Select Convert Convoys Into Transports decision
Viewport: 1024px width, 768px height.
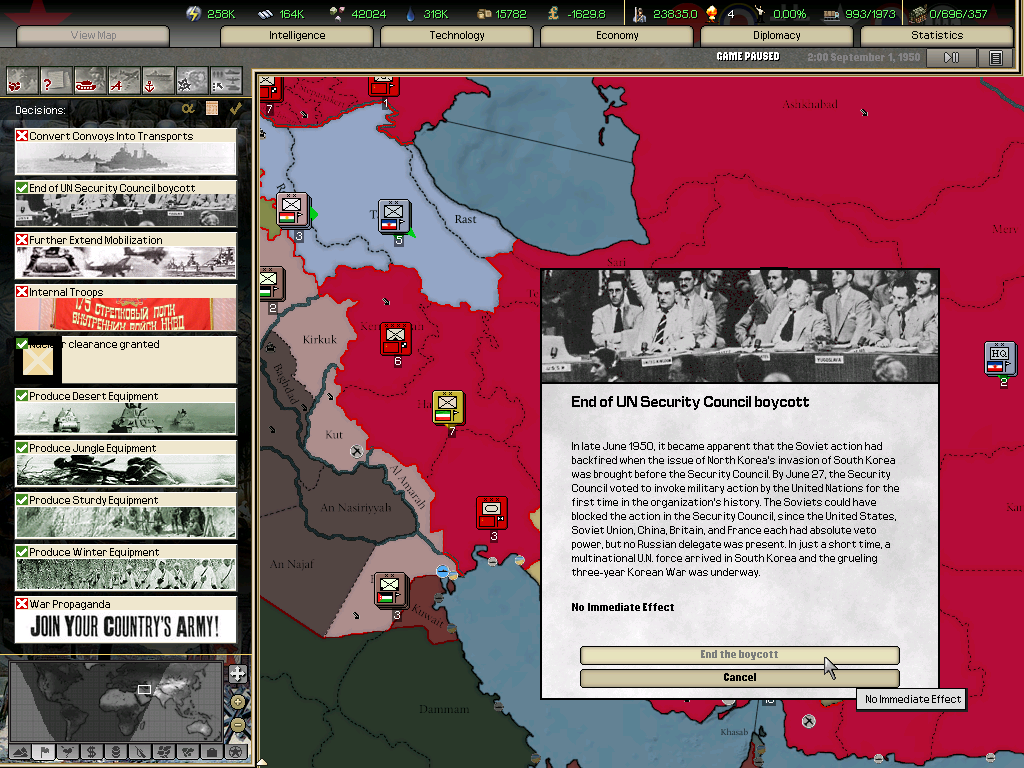pyautogui.click(x=126, y=151)
